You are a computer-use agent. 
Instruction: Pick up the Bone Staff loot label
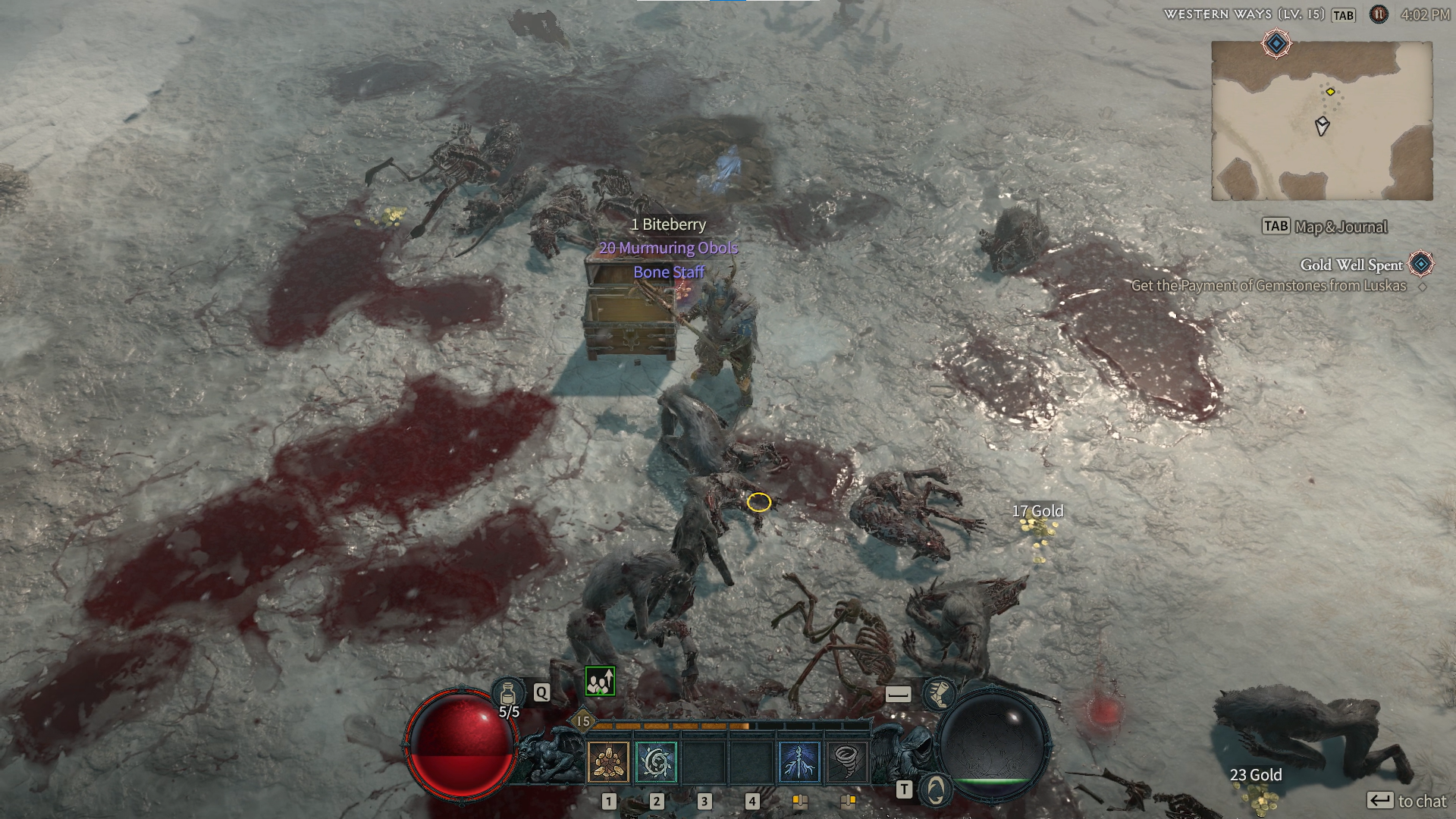[669, 272]
